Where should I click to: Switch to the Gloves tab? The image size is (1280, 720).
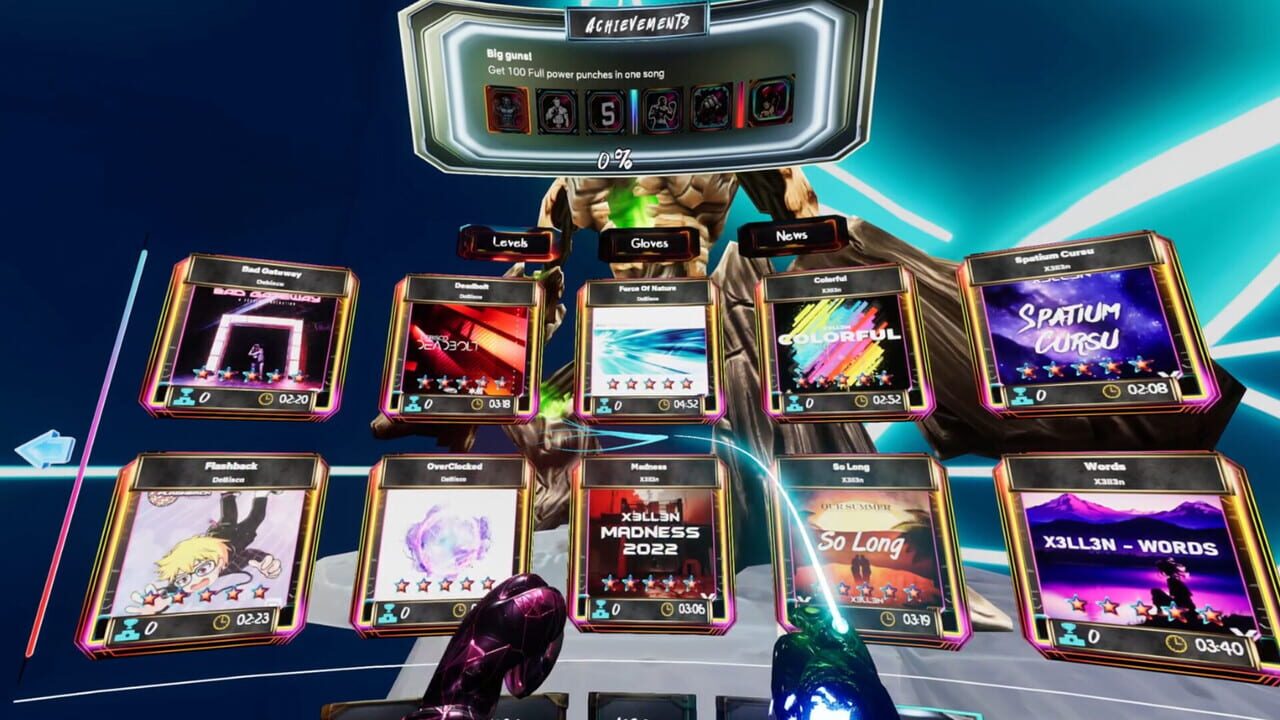649,242
